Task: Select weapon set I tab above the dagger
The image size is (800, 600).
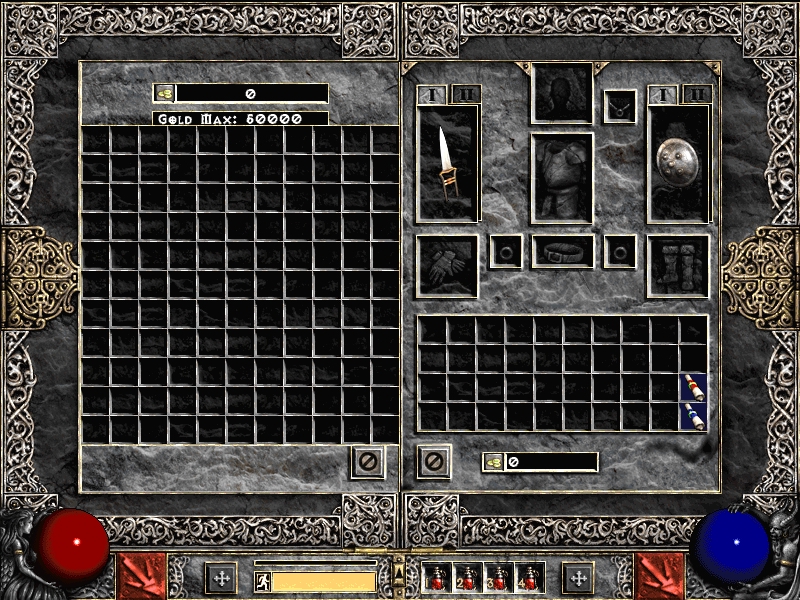Action: point(432,95)
